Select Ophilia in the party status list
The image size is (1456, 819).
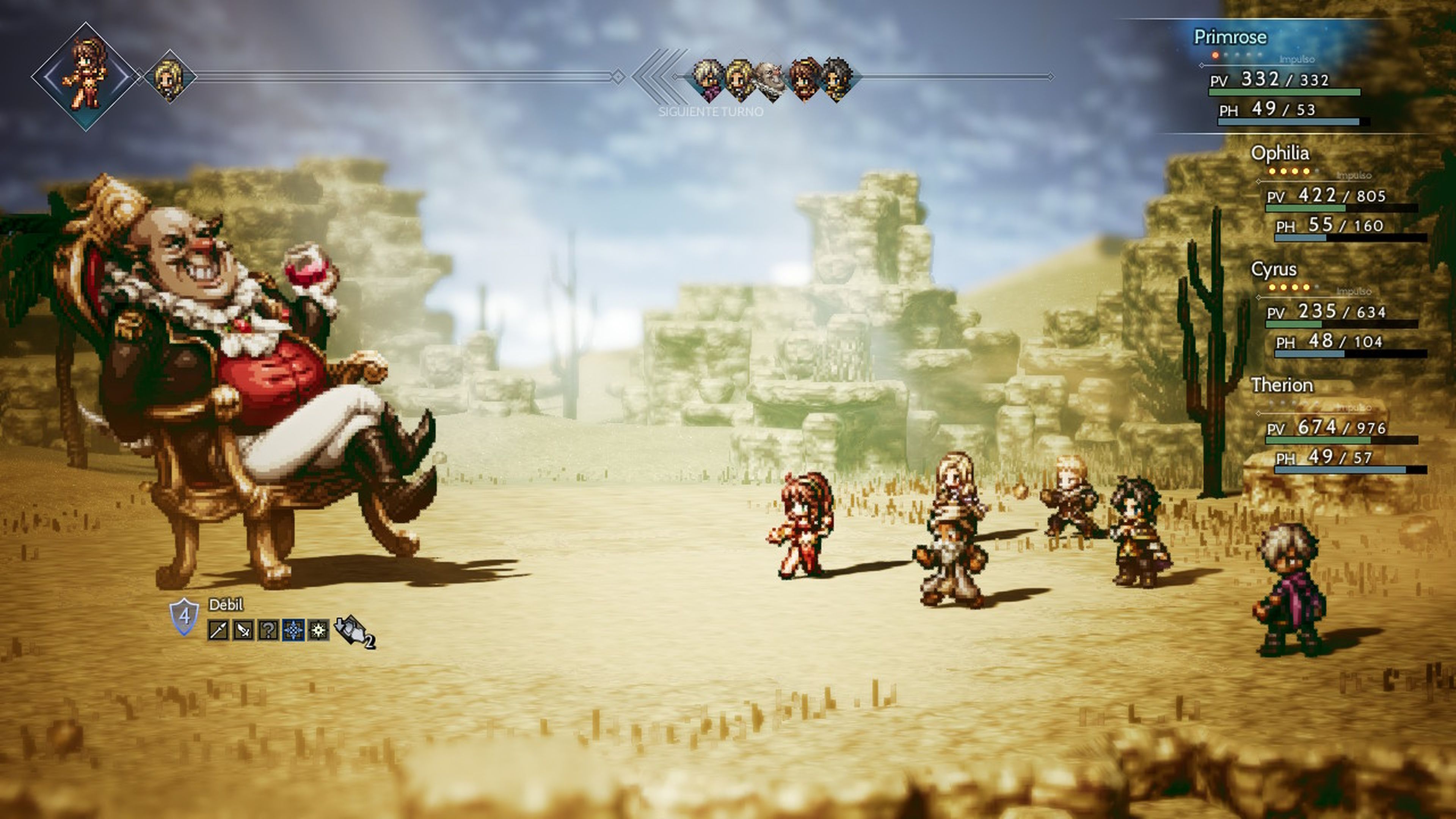pos(1280,153)
